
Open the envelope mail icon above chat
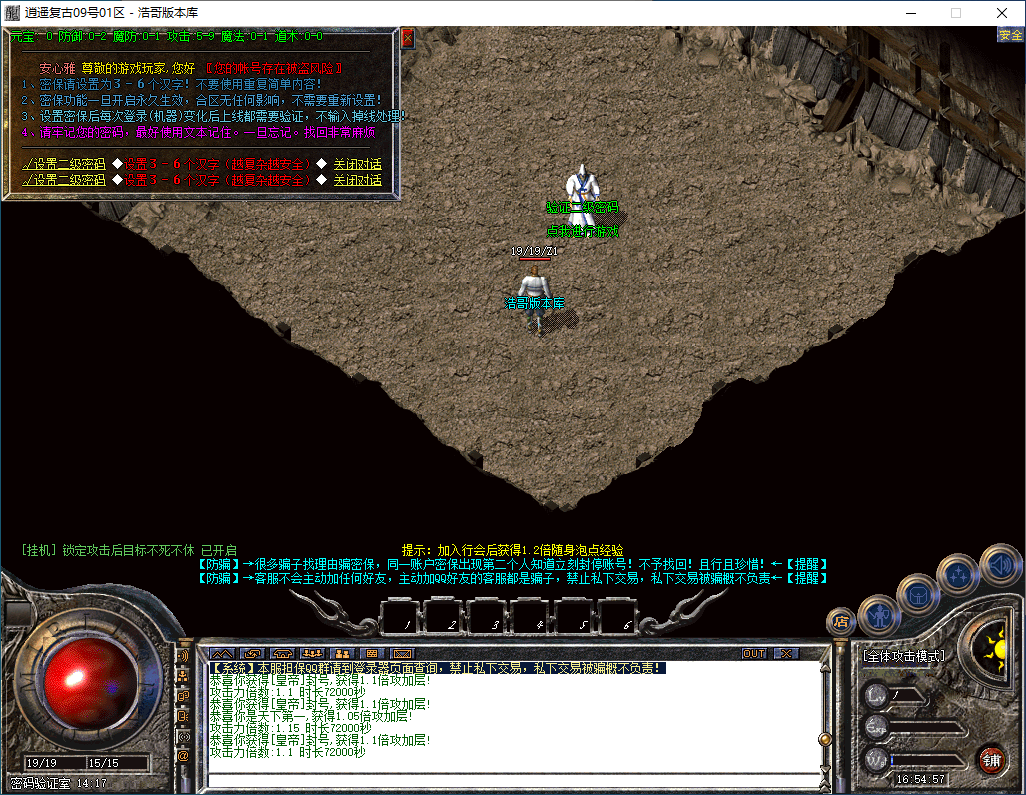402,653
